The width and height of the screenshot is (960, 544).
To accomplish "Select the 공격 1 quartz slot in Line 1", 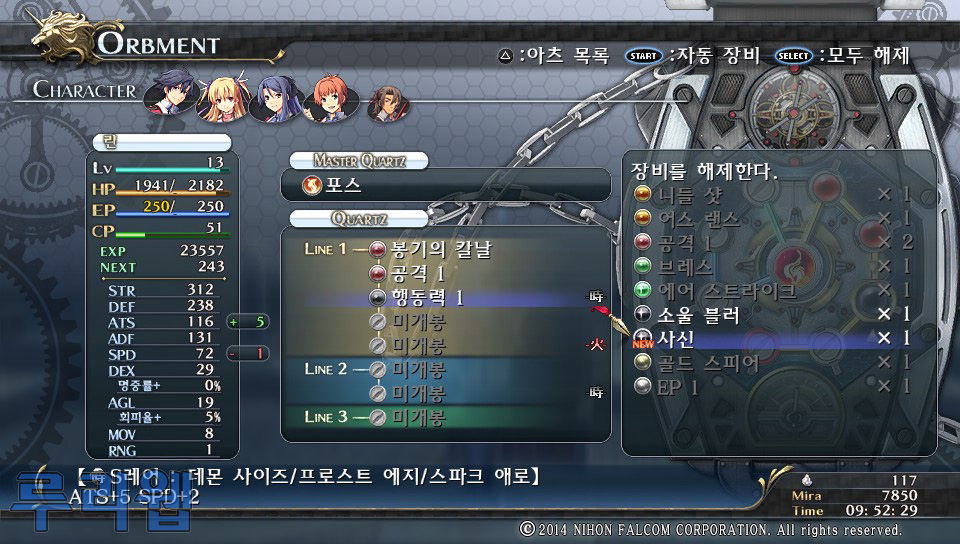I will [420, 273].
